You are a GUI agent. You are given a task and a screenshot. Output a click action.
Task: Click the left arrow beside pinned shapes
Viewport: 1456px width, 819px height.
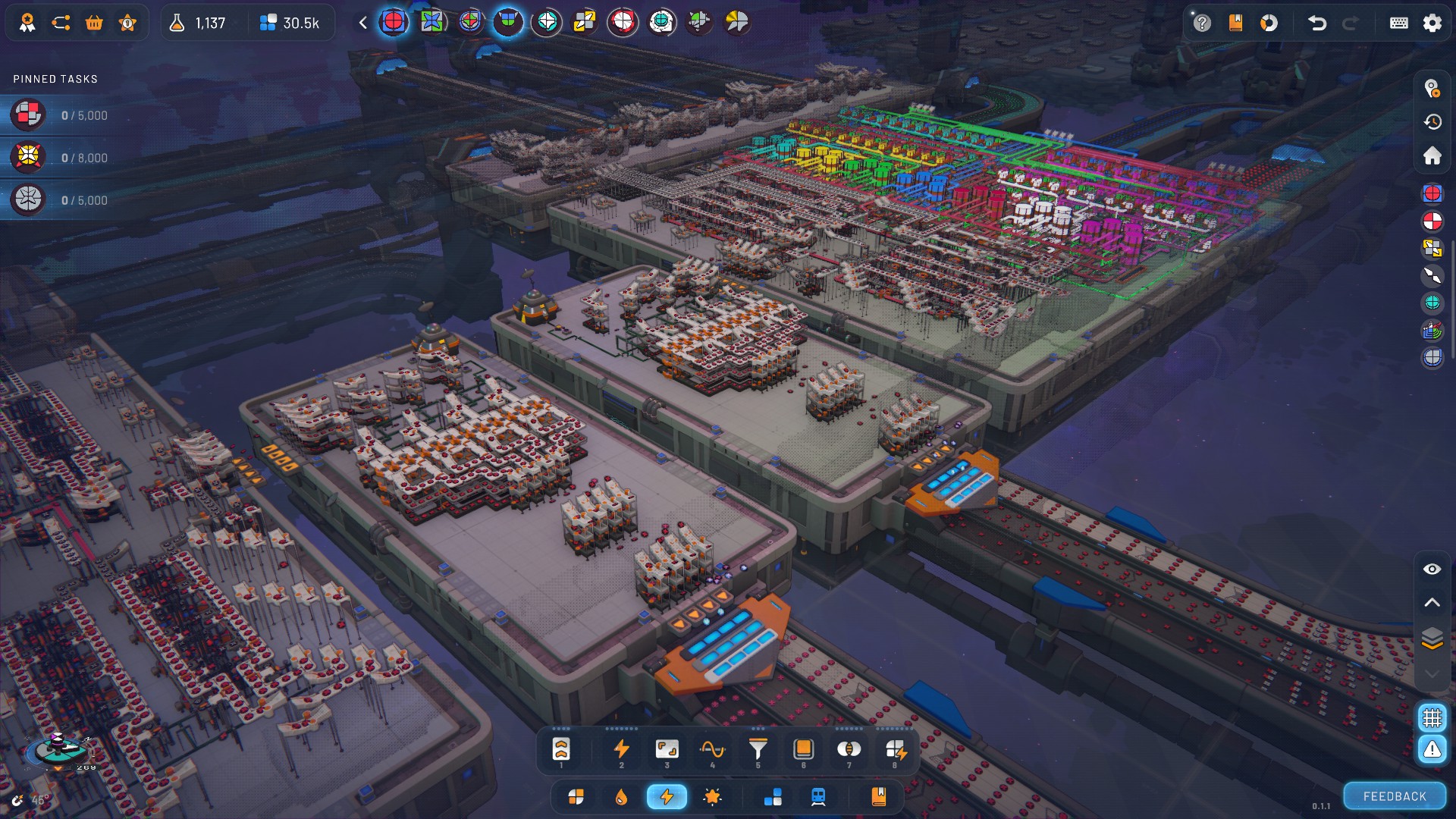[x=363, y=23]
